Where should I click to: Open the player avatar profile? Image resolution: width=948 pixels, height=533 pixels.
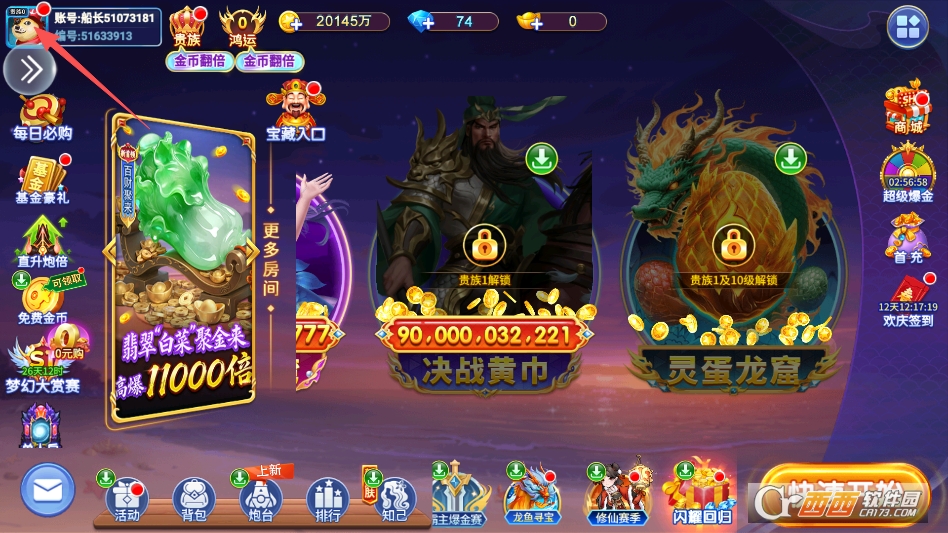click(23, 27)
